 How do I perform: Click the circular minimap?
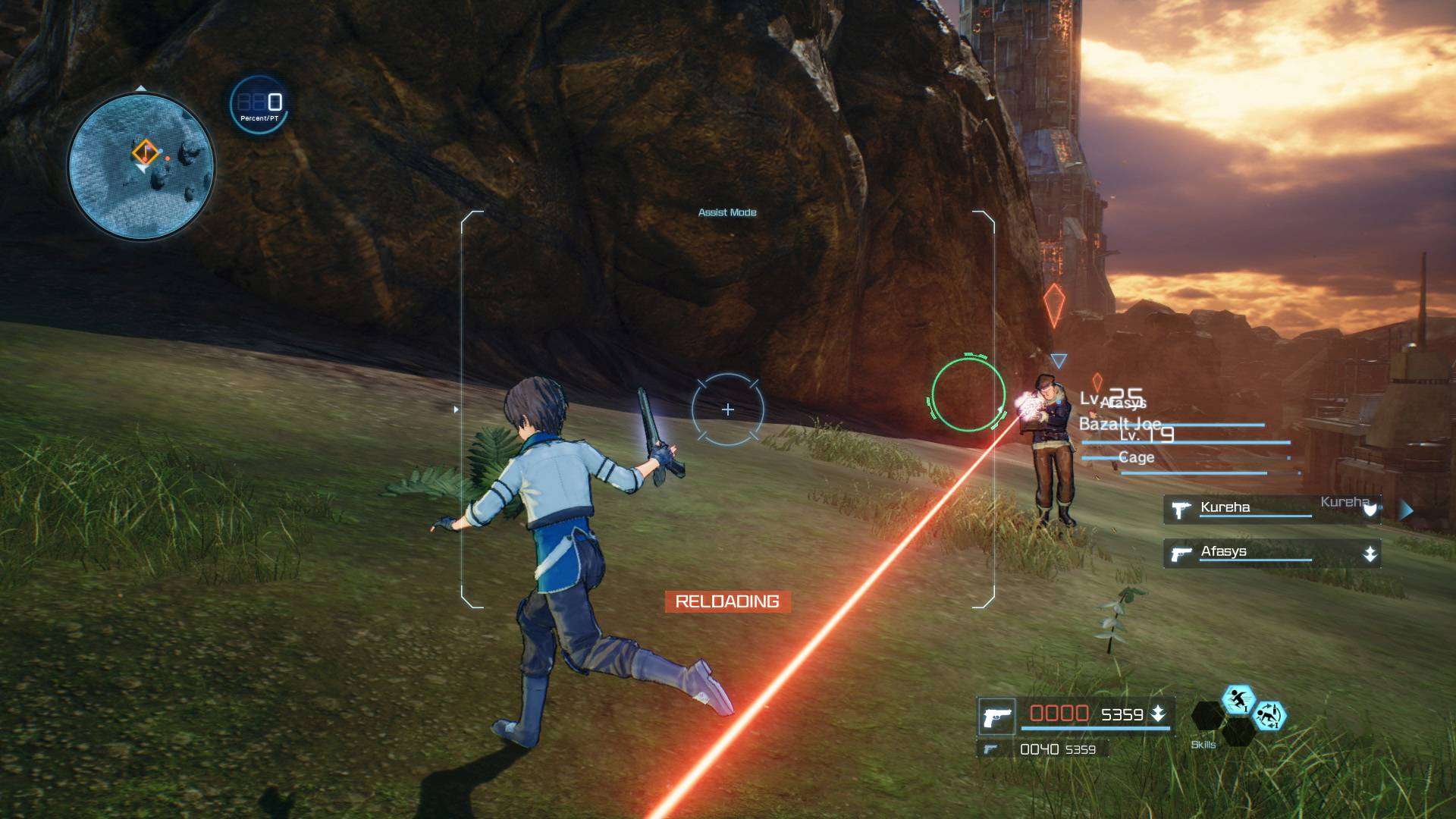click(x=141, y=165)
